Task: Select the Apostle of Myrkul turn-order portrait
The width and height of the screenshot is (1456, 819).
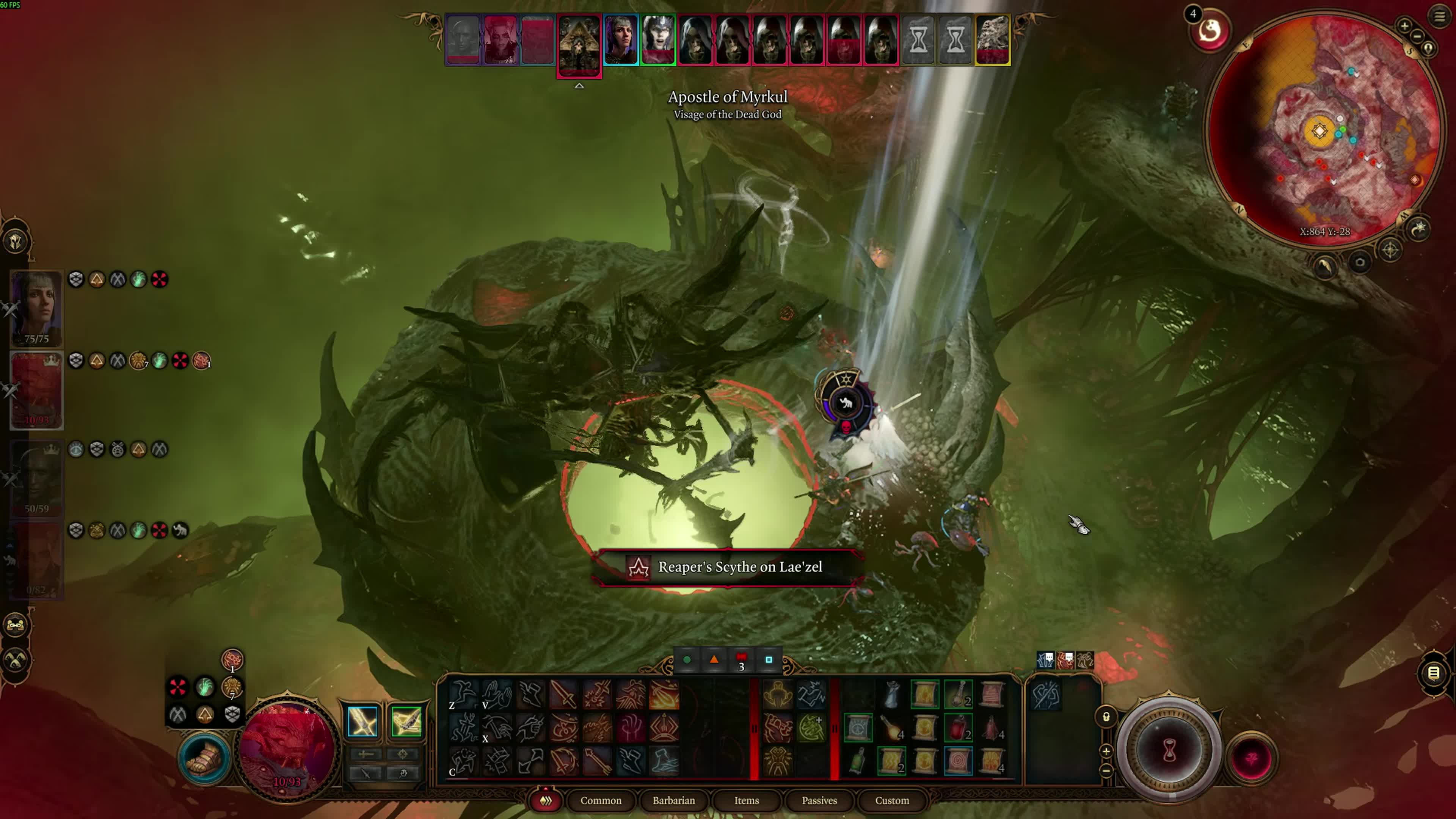Action: coord(578,44)
